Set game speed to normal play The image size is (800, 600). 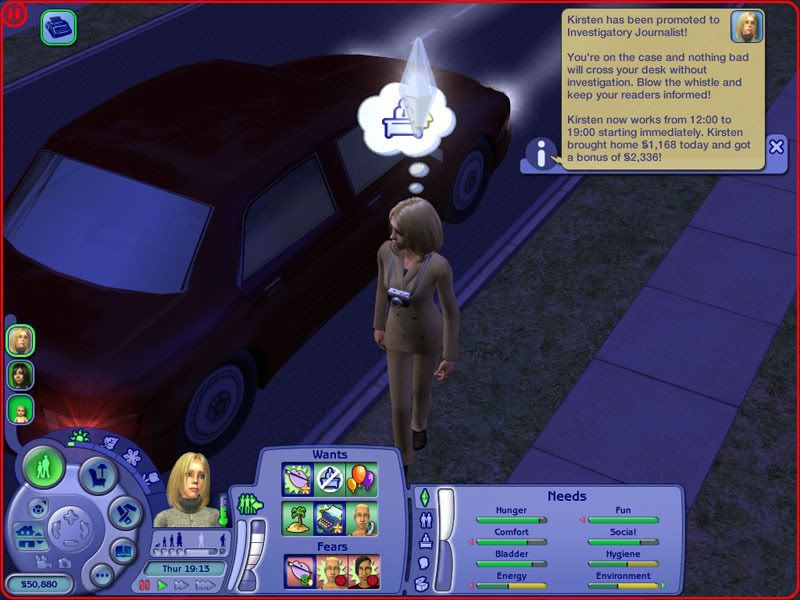click(x=162, y=584)
